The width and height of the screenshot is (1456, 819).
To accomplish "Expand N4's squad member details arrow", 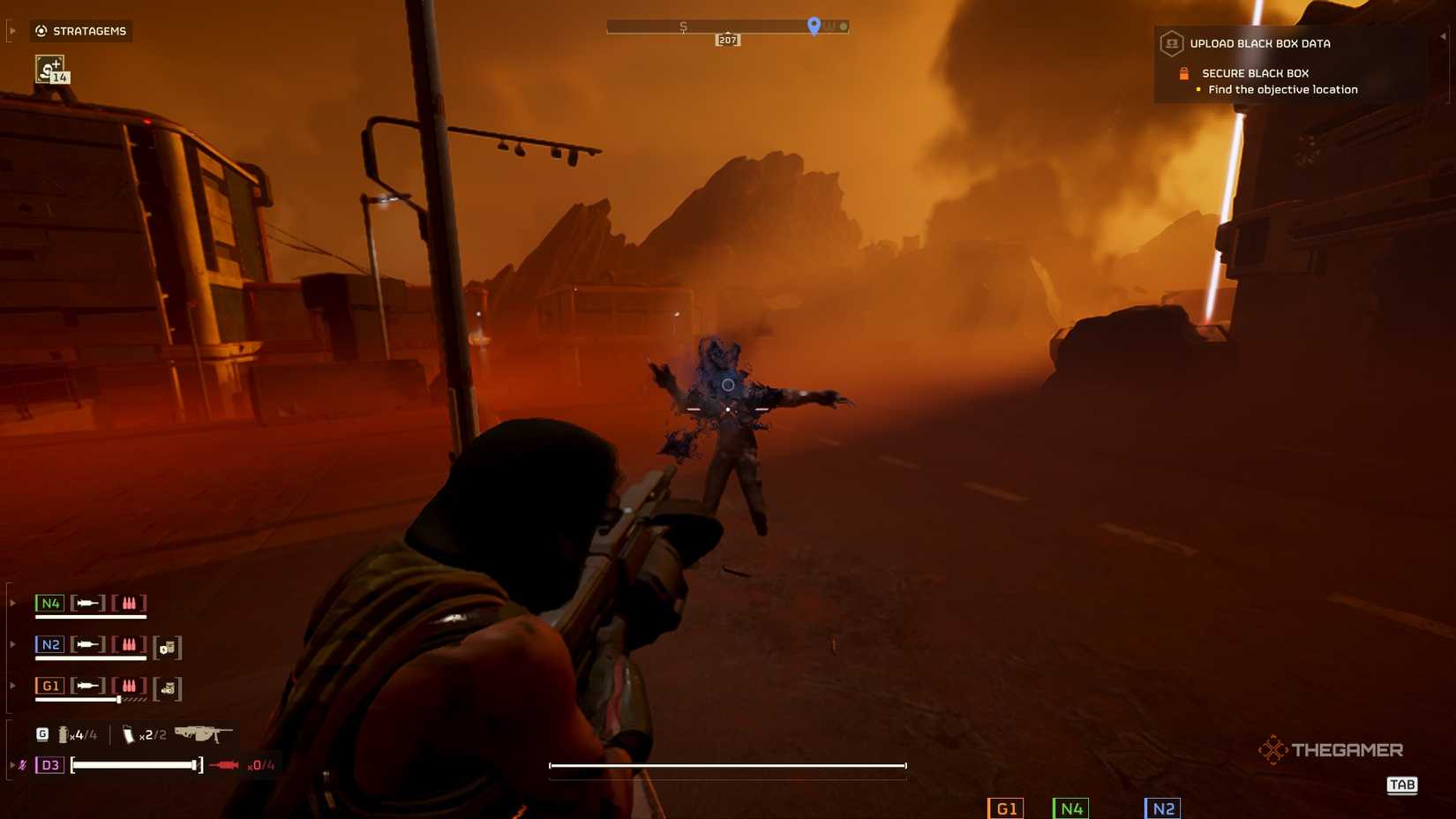I will pos(12,603).
